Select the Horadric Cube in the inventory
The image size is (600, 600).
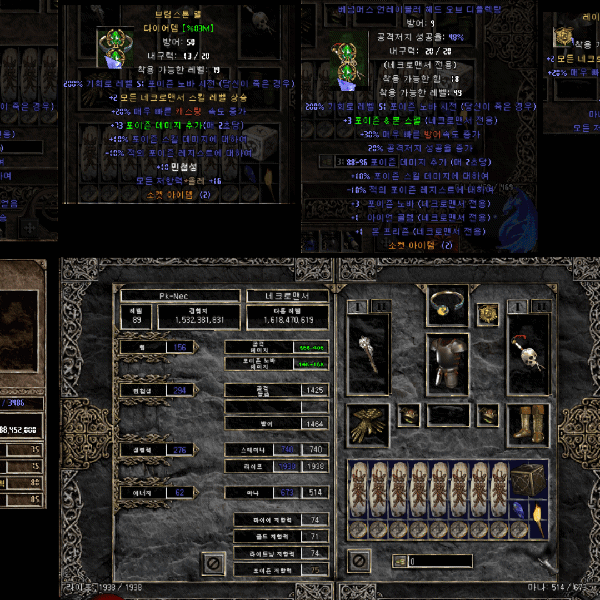tap(527, 481)
